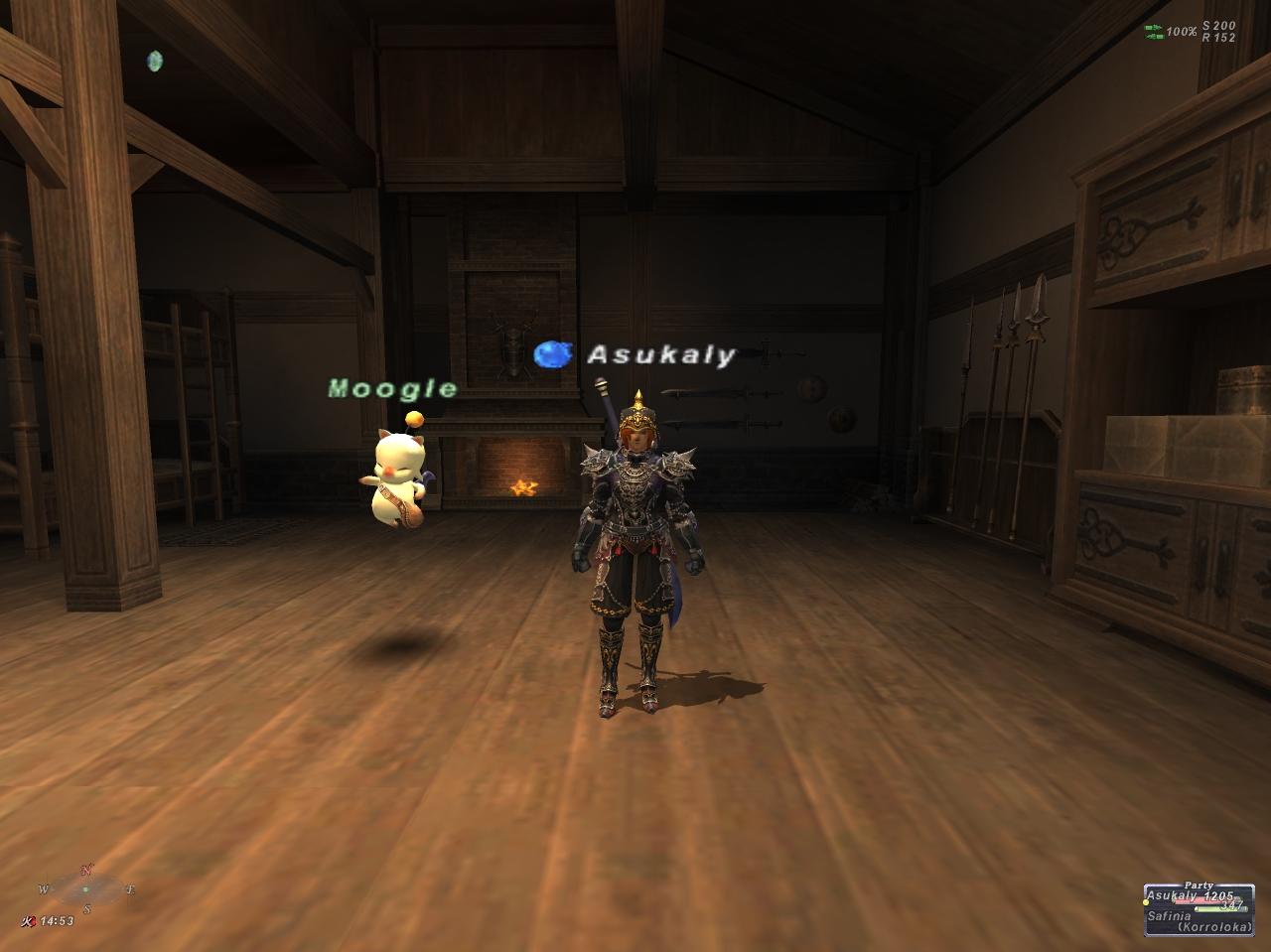Click the compass radar
This screenshot has height=952, width=1271.
click(86, 888)
